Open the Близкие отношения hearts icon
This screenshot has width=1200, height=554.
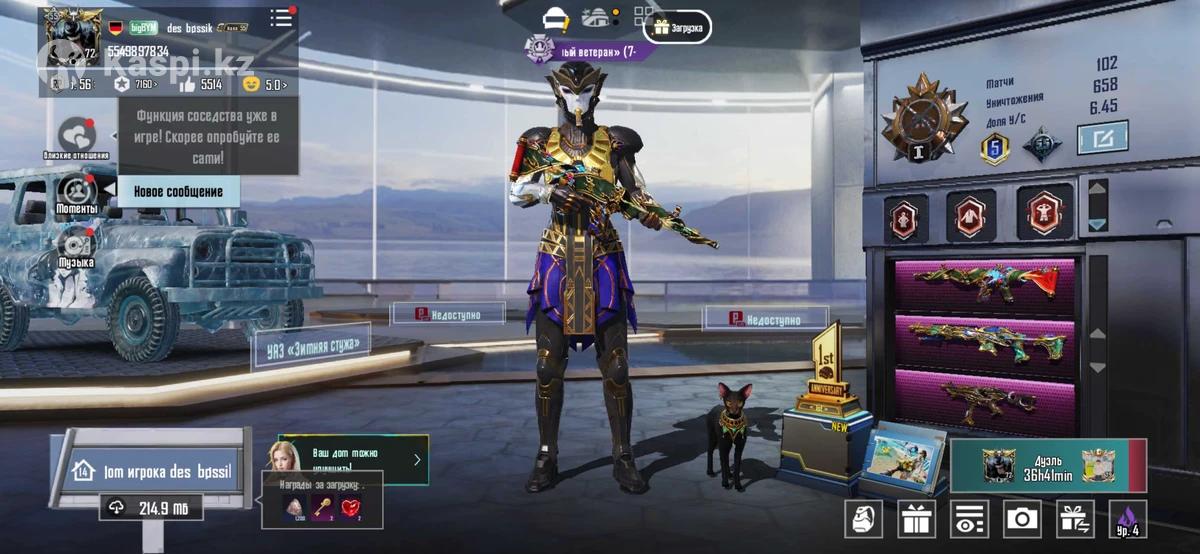[76, 136]
